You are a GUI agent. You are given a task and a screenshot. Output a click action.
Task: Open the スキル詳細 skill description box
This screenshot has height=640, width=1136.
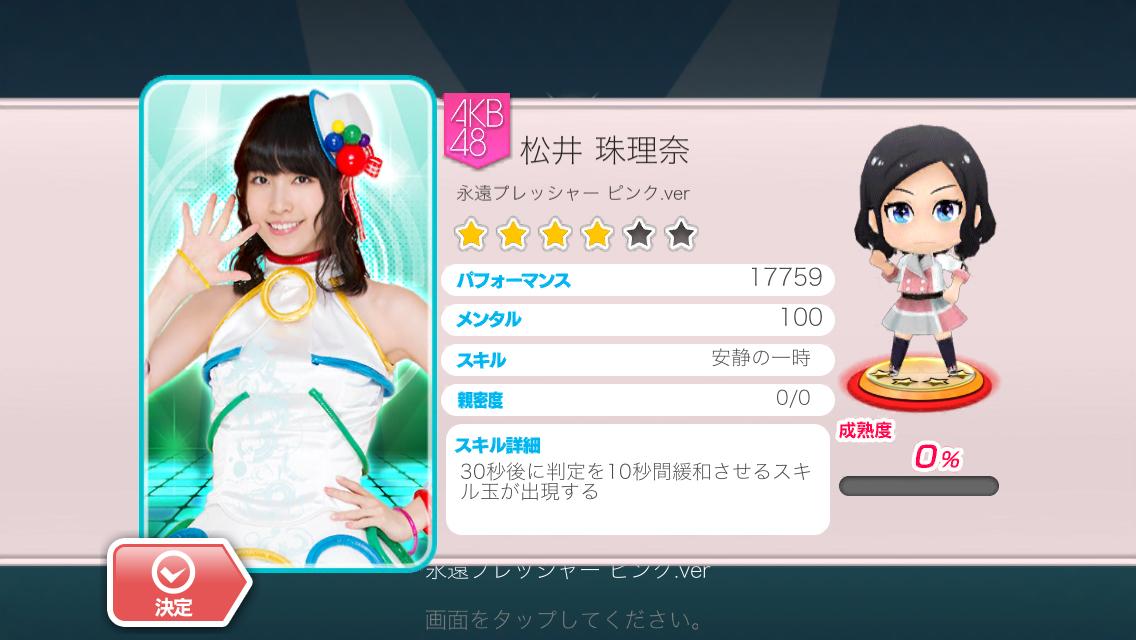(637, 479)
